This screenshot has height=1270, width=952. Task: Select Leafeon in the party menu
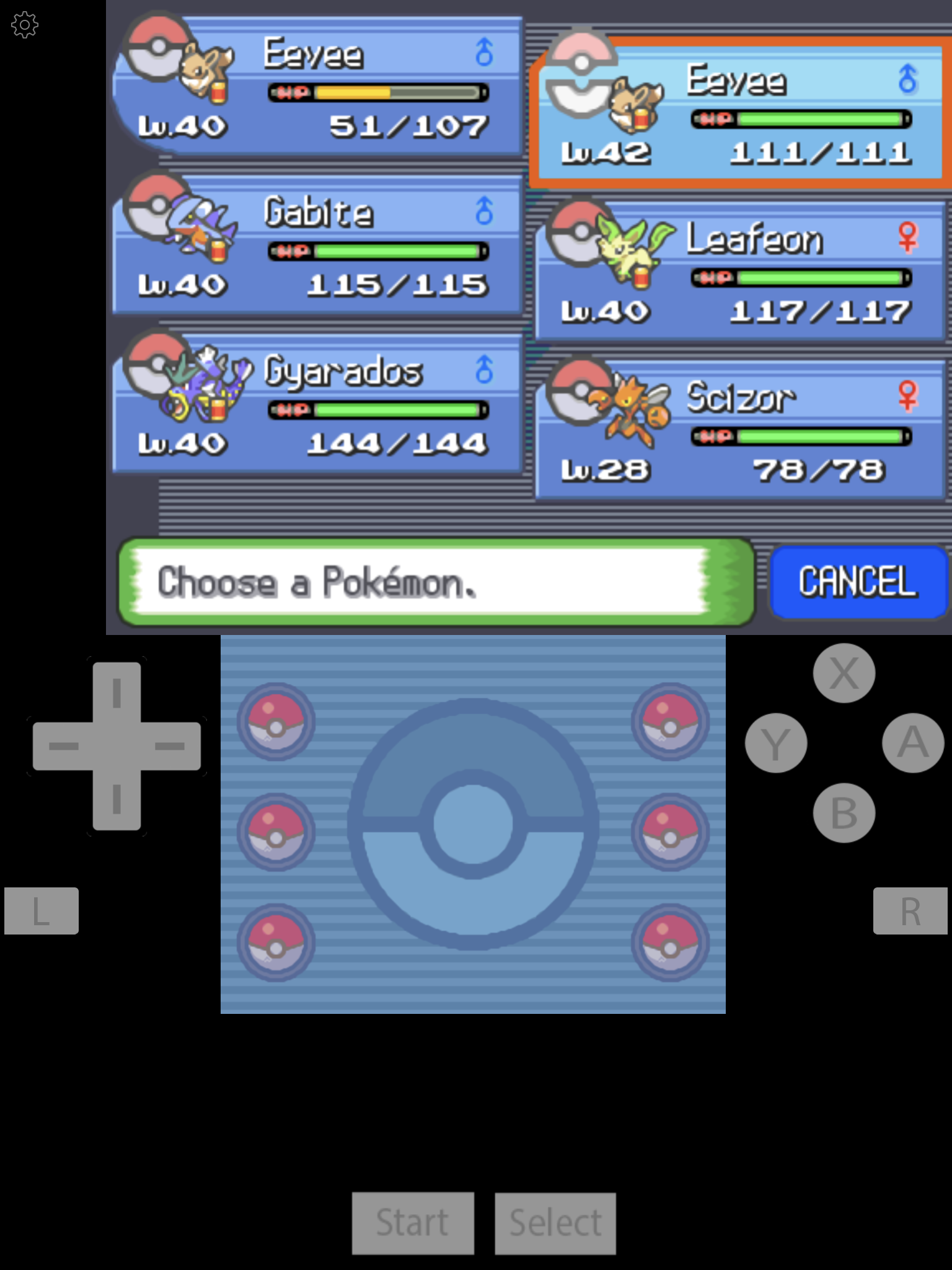(741, 273)
